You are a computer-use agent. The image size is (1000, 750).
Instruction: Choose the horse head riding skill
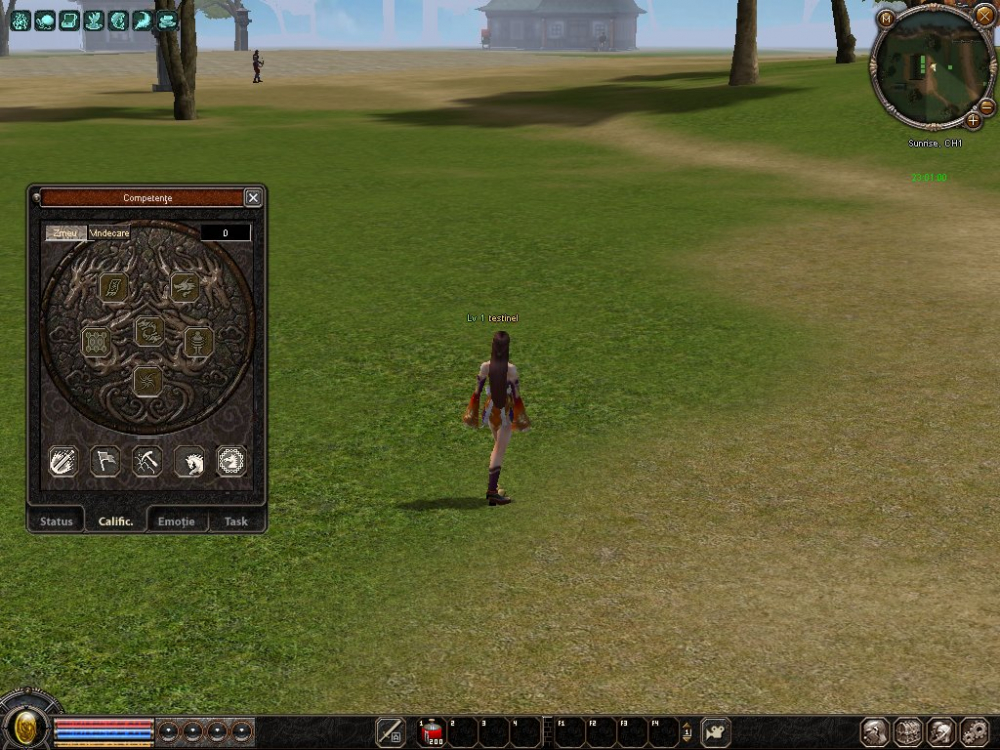(x=190, y=461)
